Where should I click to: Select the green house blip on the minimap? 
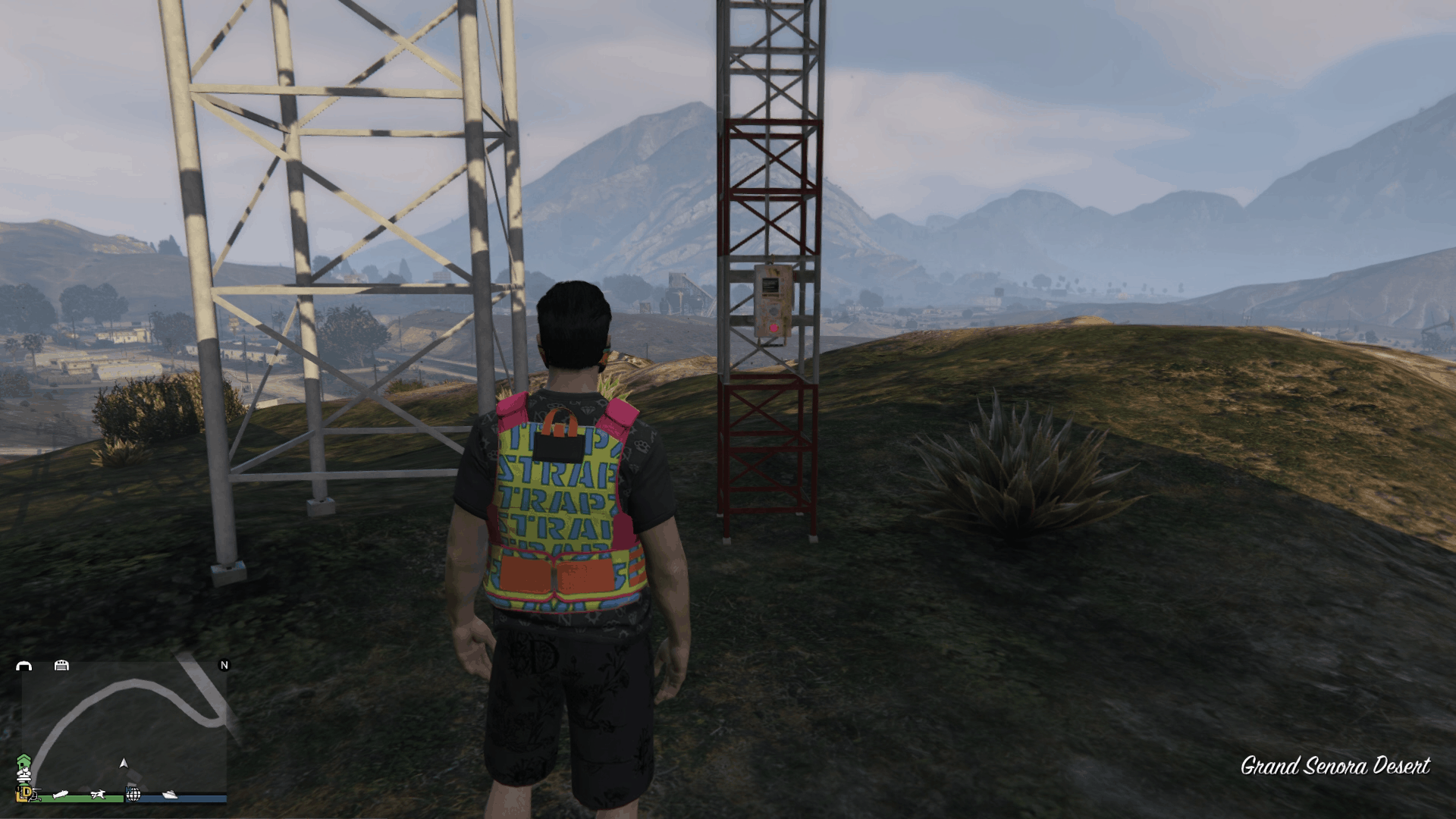(24, 761)
